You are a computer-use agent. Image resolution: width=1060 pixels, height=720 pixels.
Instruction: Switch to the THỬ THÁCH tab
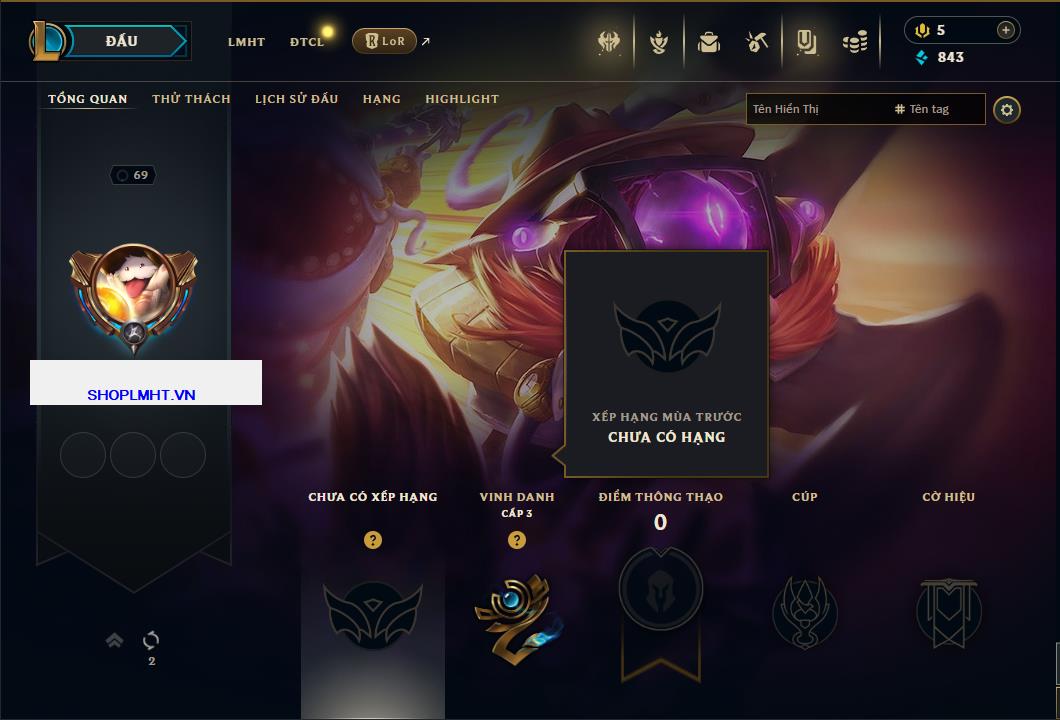pos(191,99)
